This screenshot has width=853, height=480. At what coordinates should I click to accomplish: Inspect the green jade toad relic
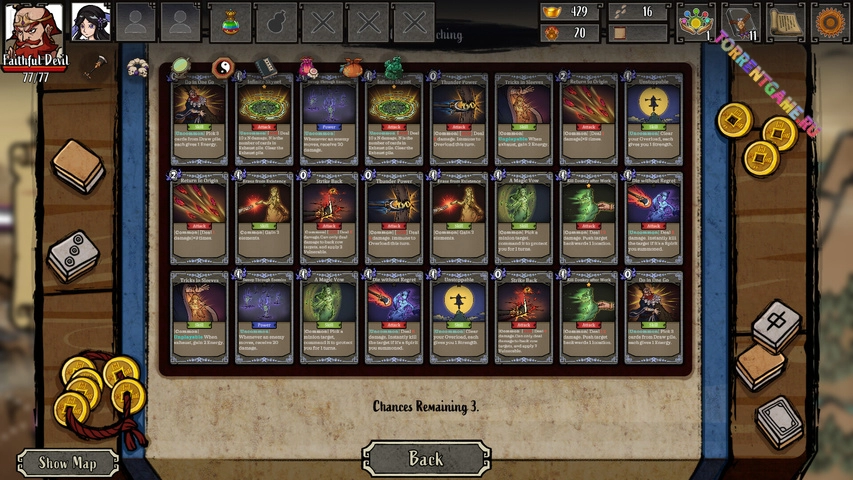(394, 68)
